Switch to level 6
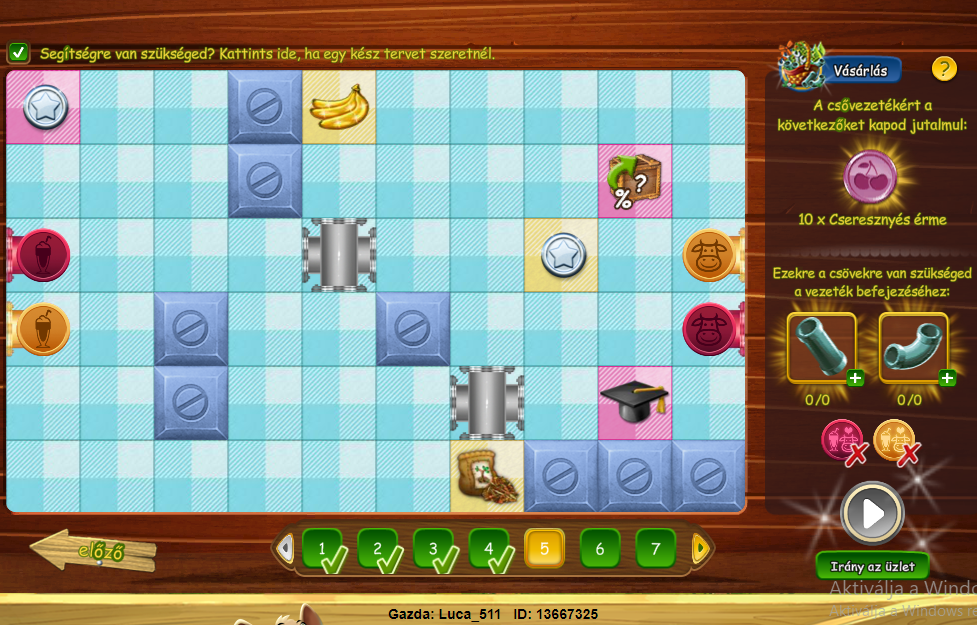This screenshot has width=977, height=625. pyautogui.click(x=600, y=549)
